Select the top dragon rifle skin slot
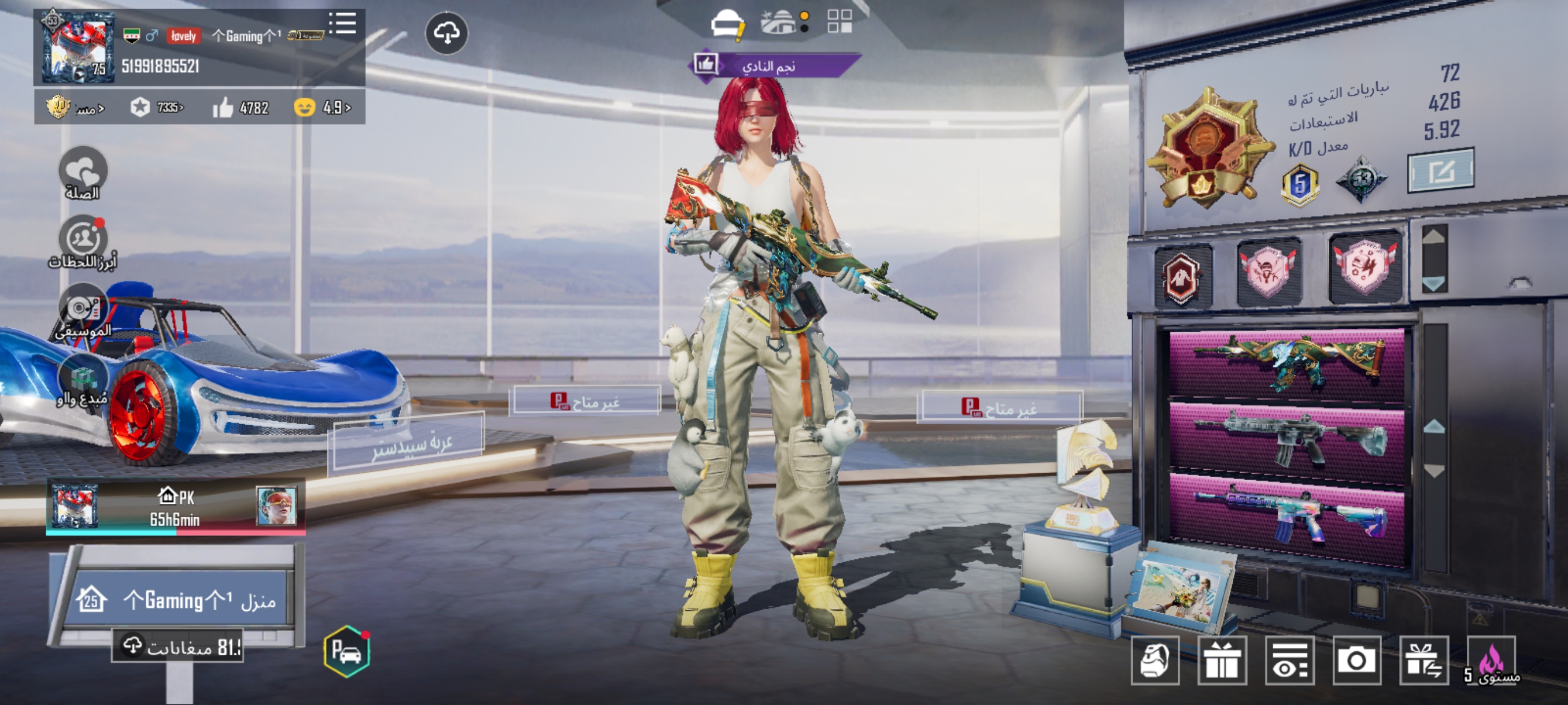The width and height of the screenshot is (1568, 705). [1286, 363]
